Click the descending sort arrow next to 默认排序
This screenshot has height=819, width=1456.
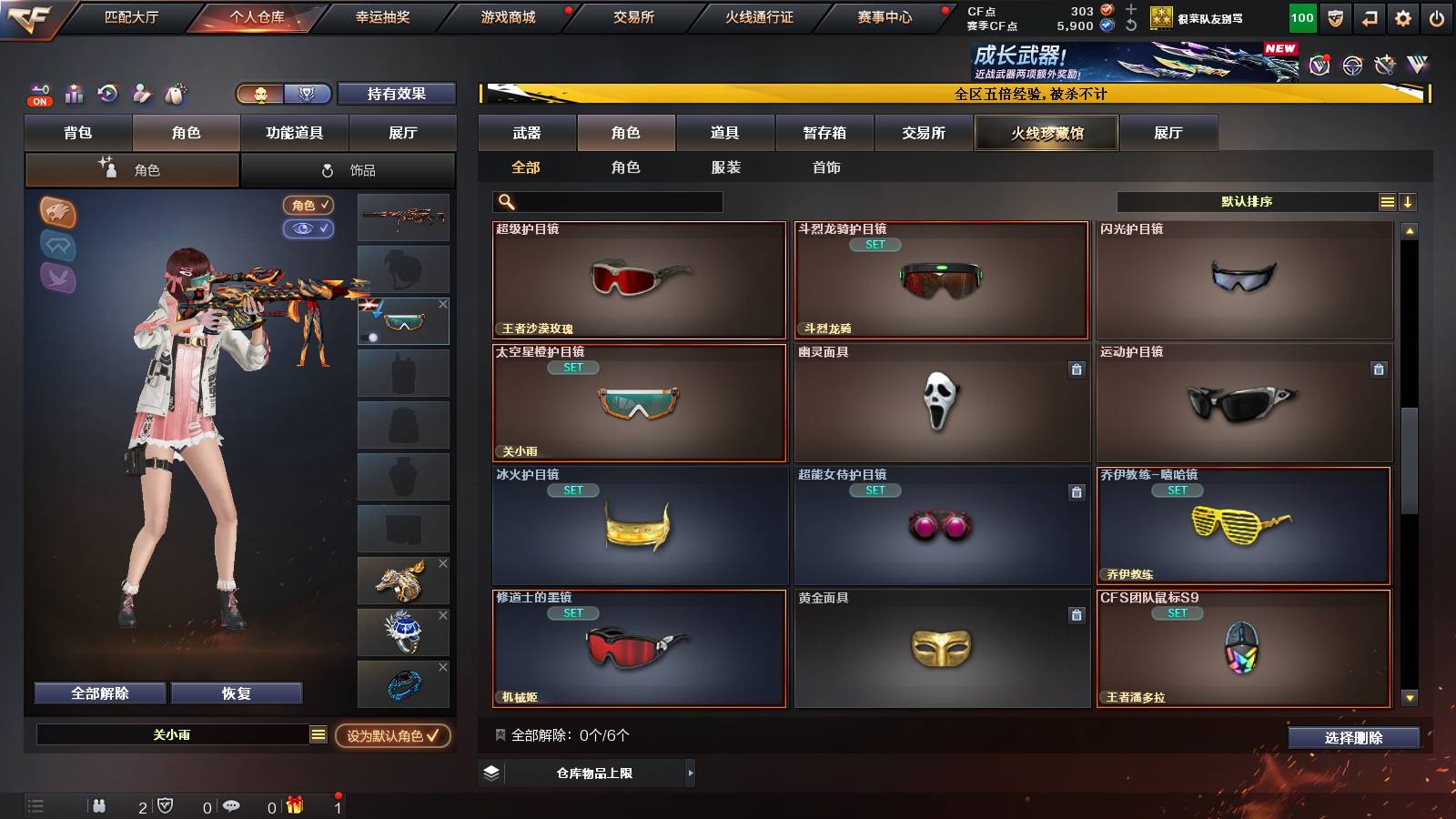tap(1408, 201)
